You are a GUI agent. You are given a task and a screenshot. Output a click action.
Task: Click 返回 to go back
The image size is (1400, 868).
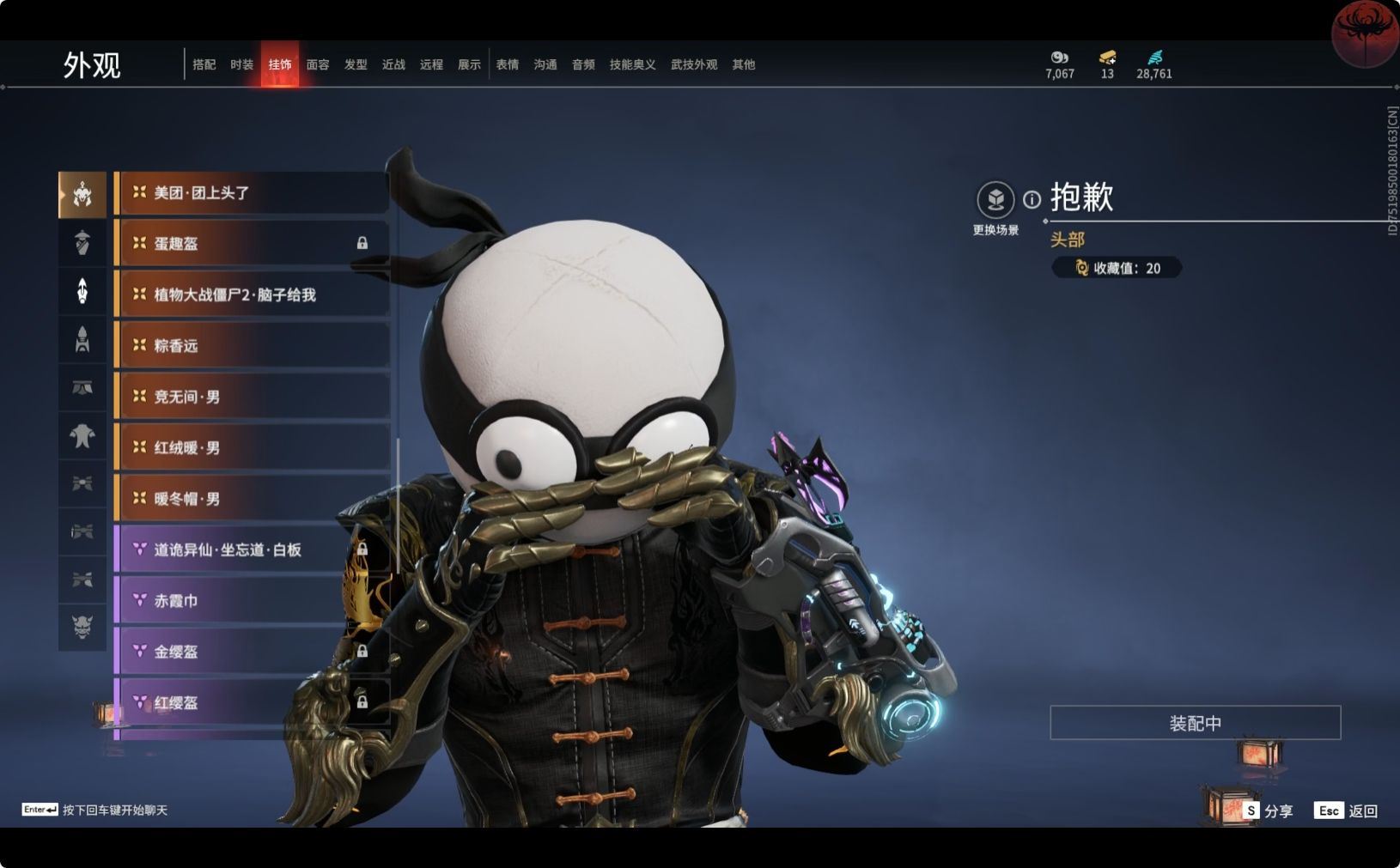(1346, 810)
